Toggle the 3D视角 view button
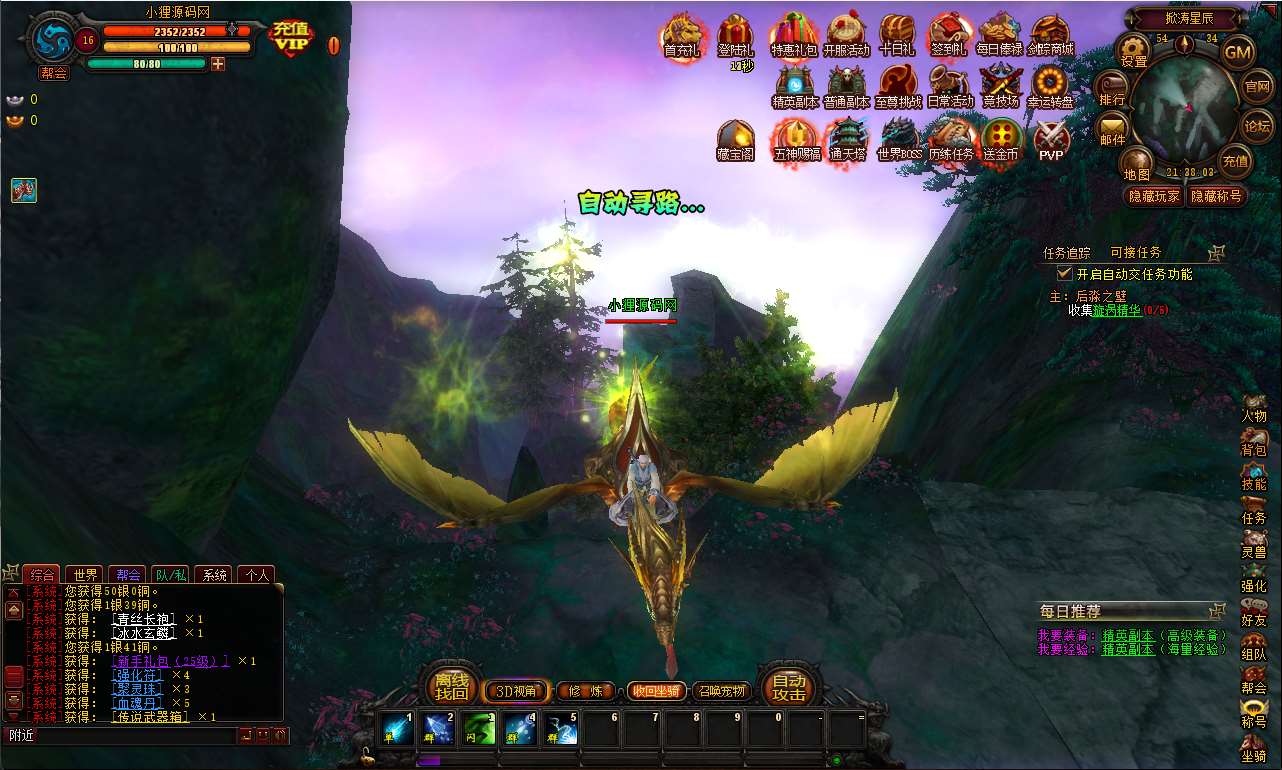Viewport: 1282px width, 770px height. coord(517,690)
